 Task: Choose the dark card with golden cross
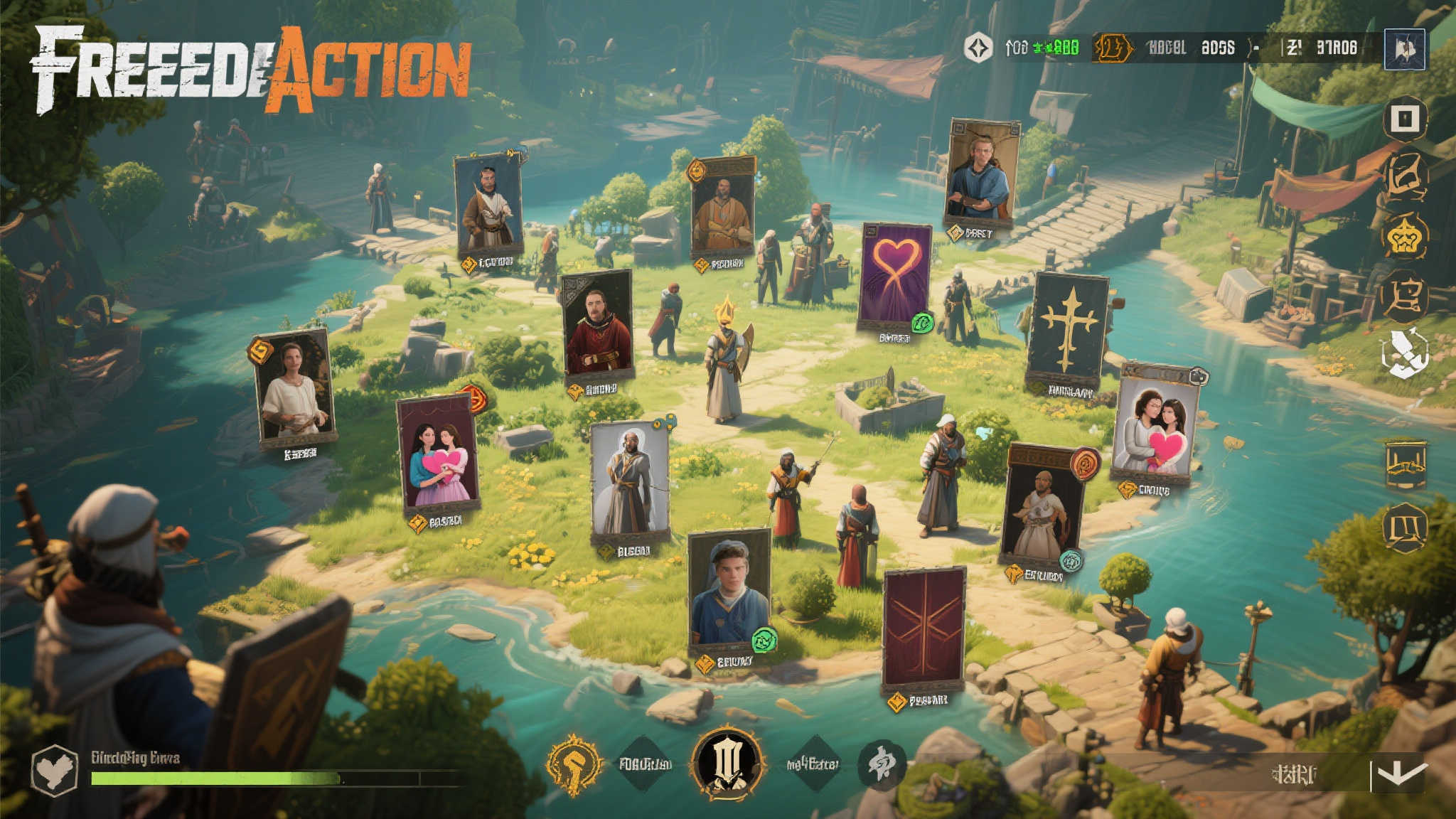click(x=1069, y=329)
